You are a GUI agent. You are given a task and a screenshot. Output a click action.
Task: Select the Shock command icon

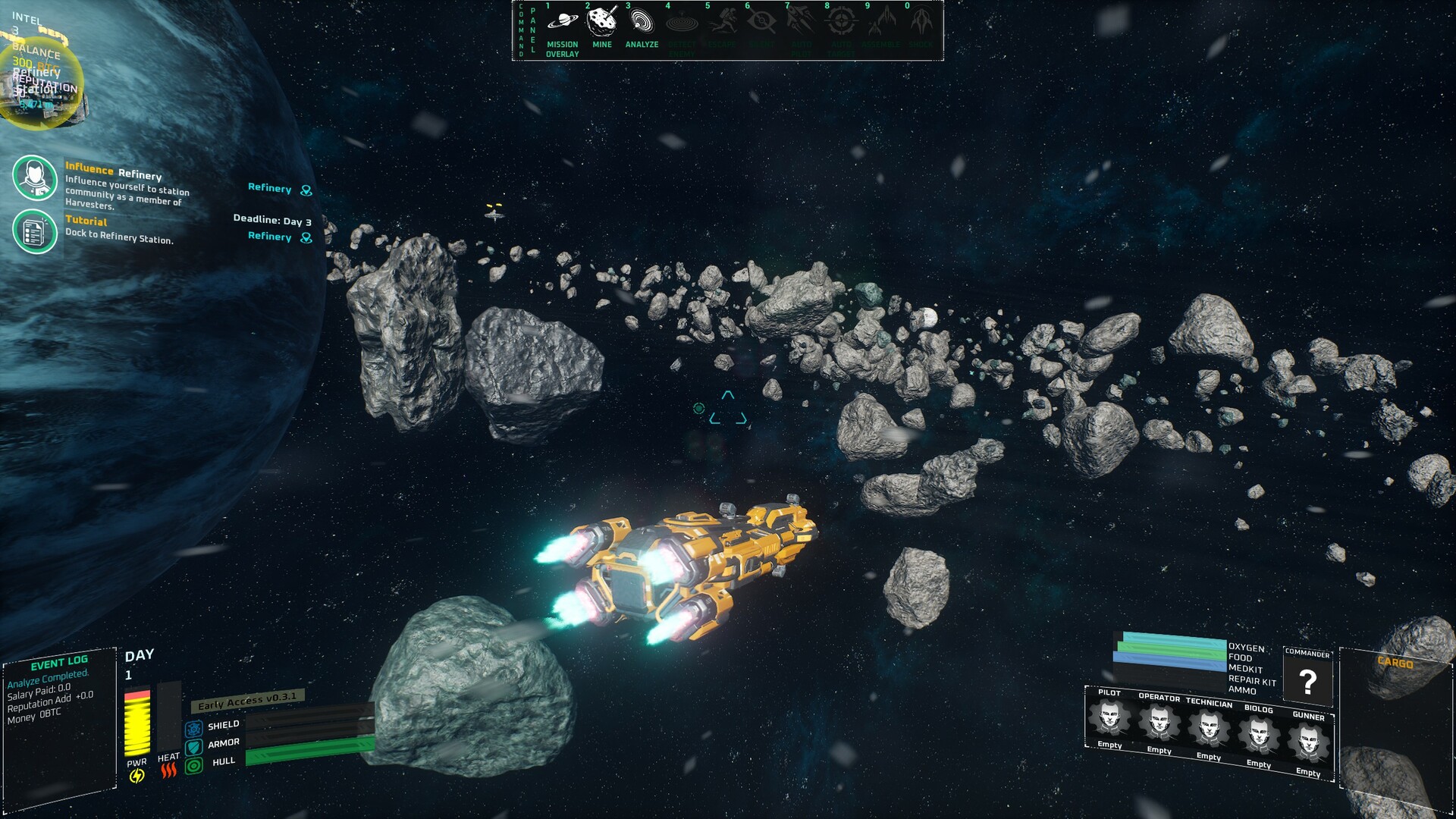(x=920, y=21)
